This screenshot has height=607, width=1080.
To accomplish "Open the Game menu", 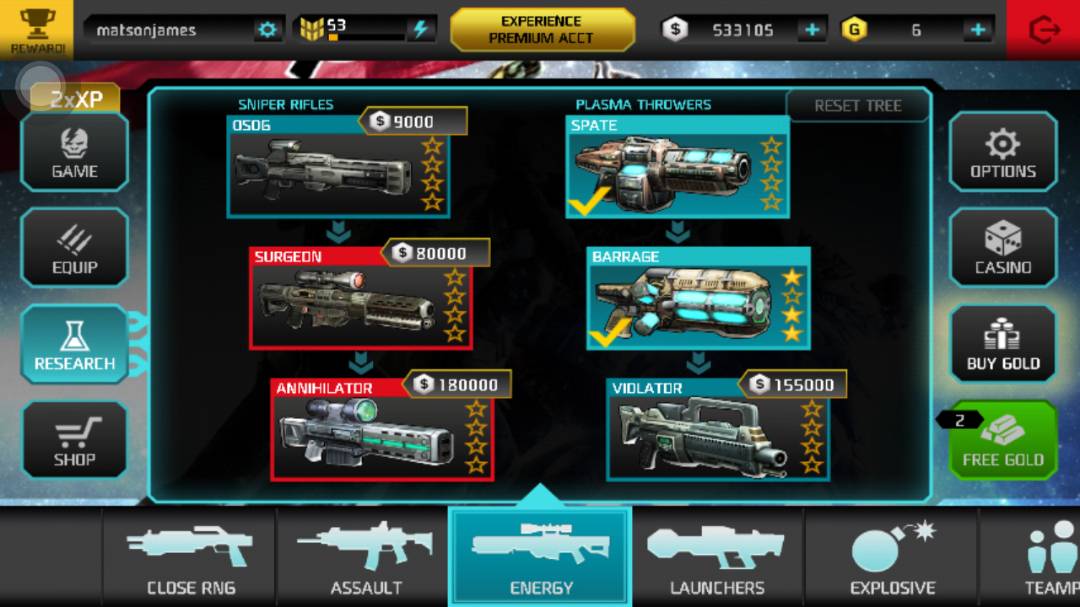I will coord(75,152).
